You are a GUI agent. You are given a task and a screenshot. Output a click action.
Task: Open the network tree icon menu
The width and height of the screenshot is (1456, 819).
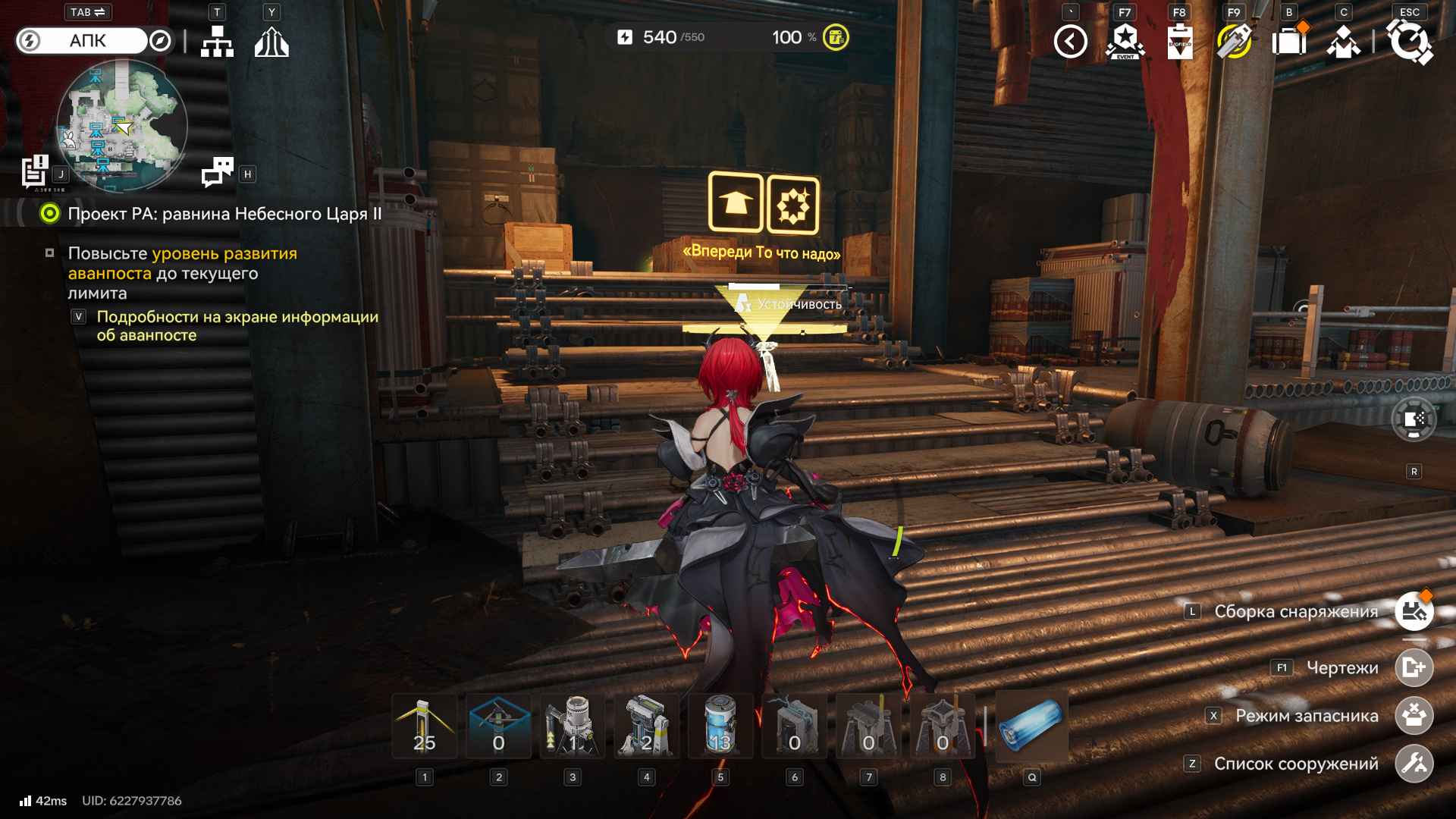(x=217, y=42)
